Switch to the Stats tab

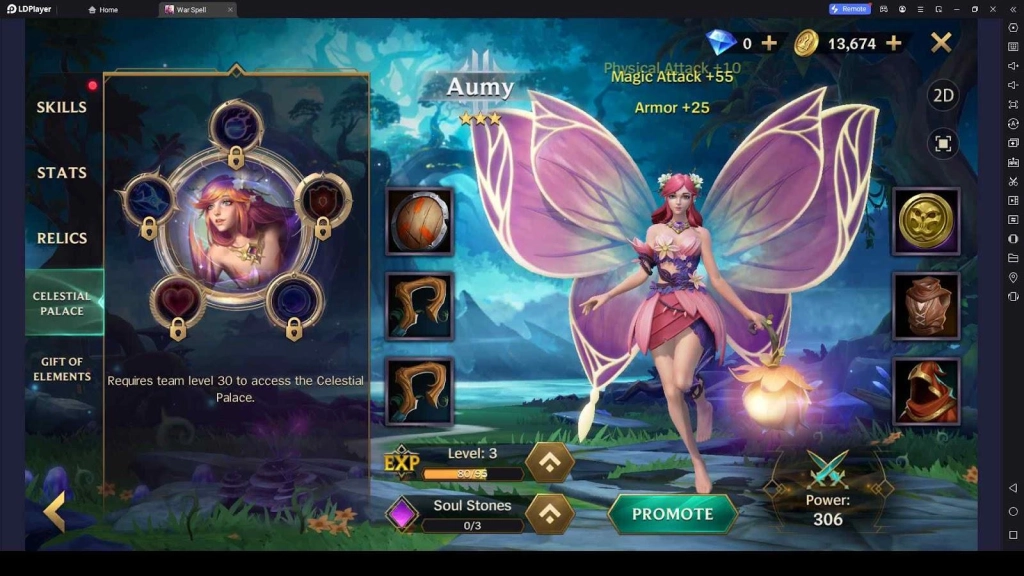[62, 173]
